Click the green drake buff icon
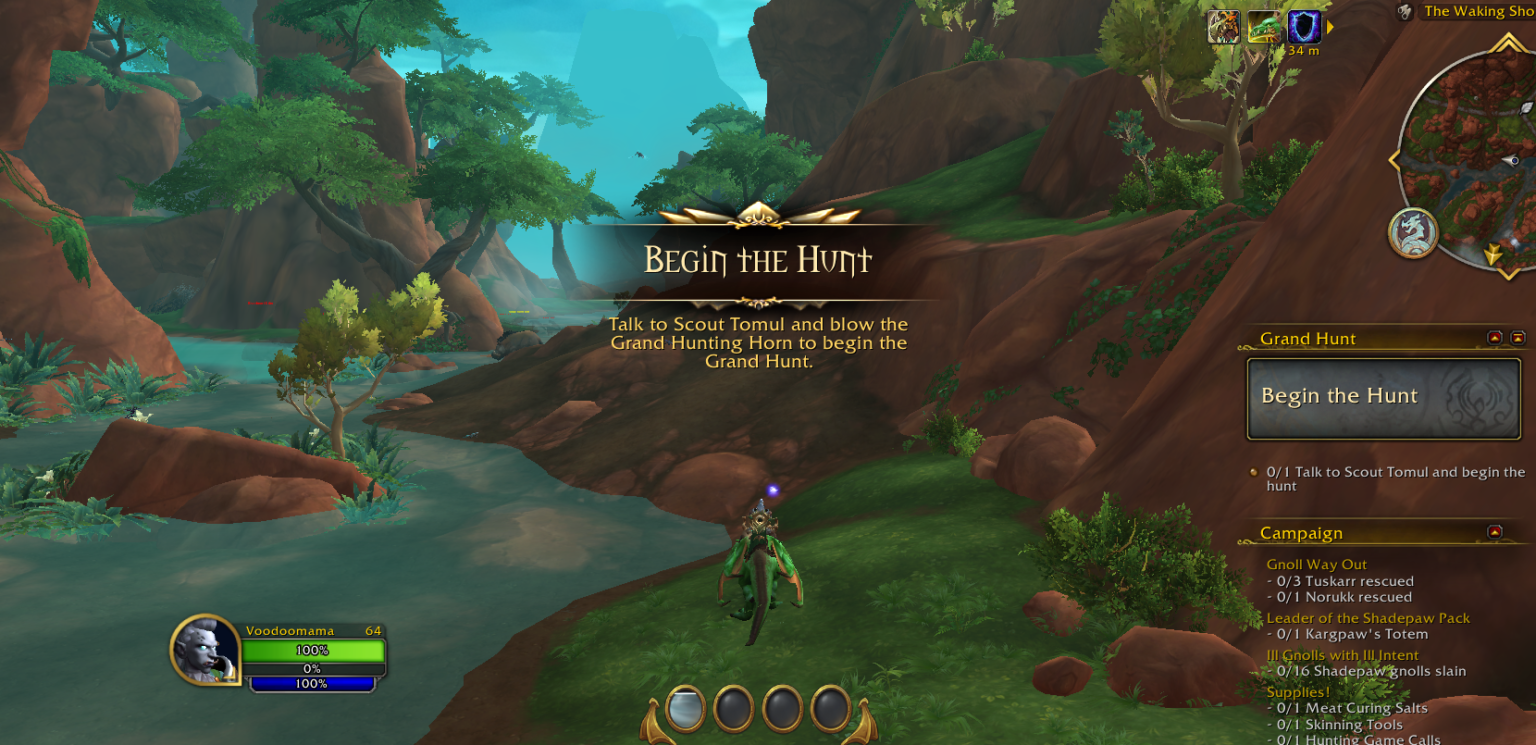The width and height of the screenshot is (1536, 745). coord(1264,26)
